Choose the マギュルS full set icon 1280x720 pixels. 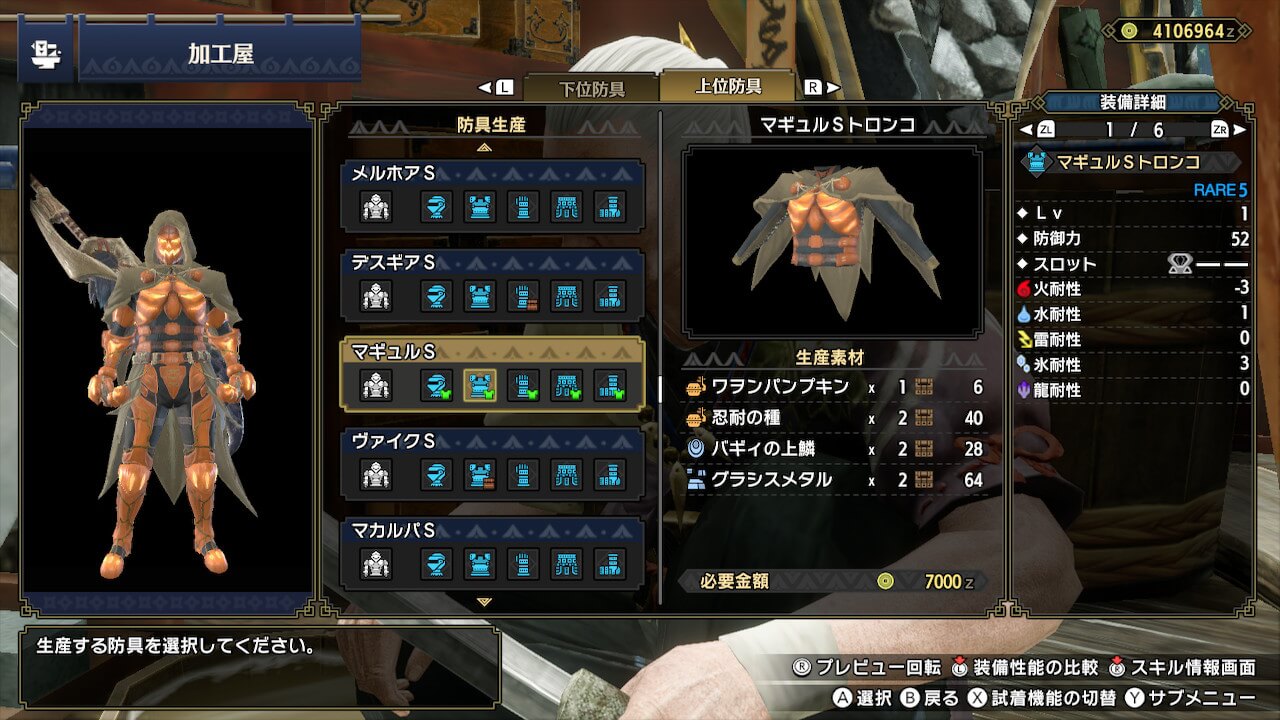tap(376, 385)
